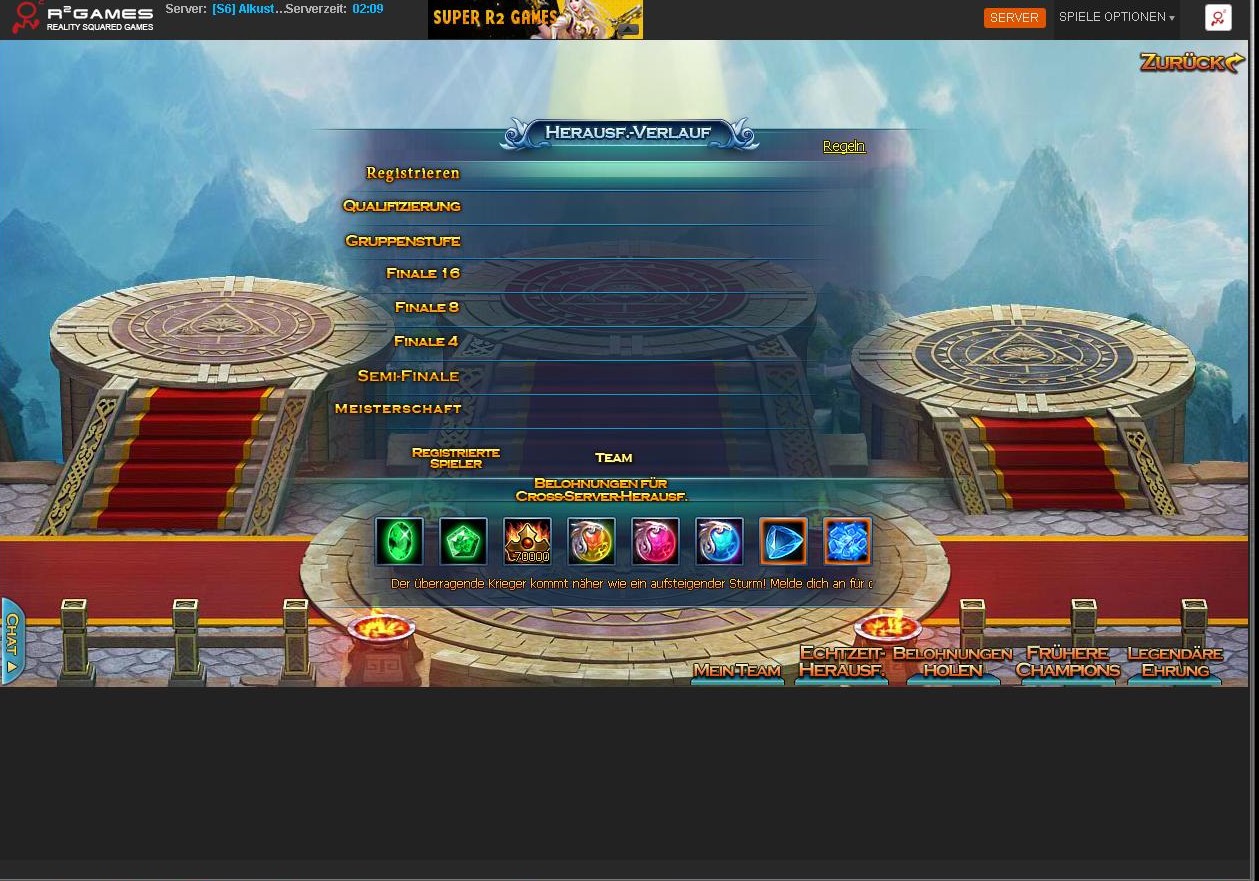
Task: Open the Spiele Optionen dropdown
Action: coord(1116,18)
